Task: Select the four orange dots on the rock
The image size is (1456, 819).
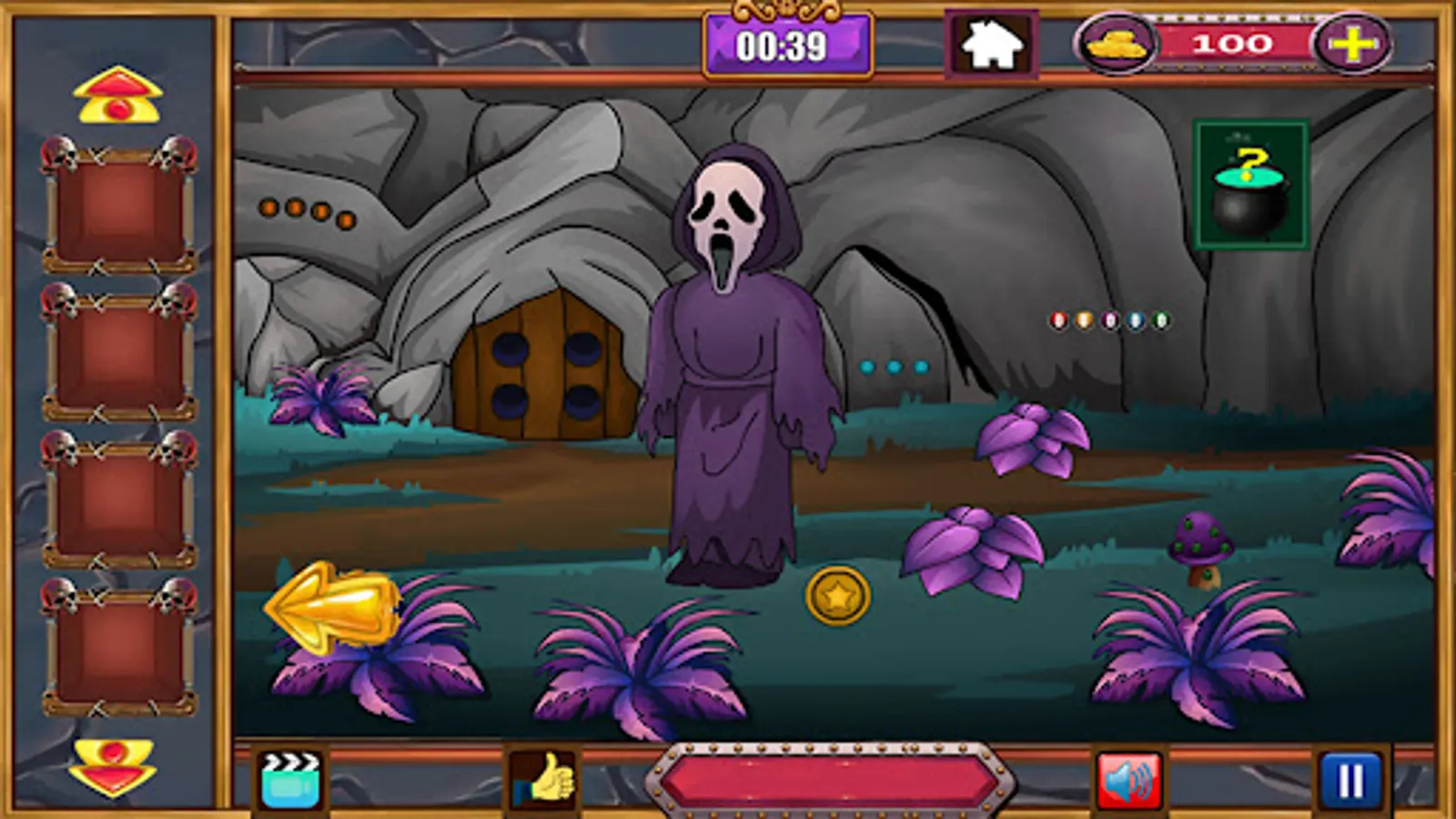Action: 300,209
